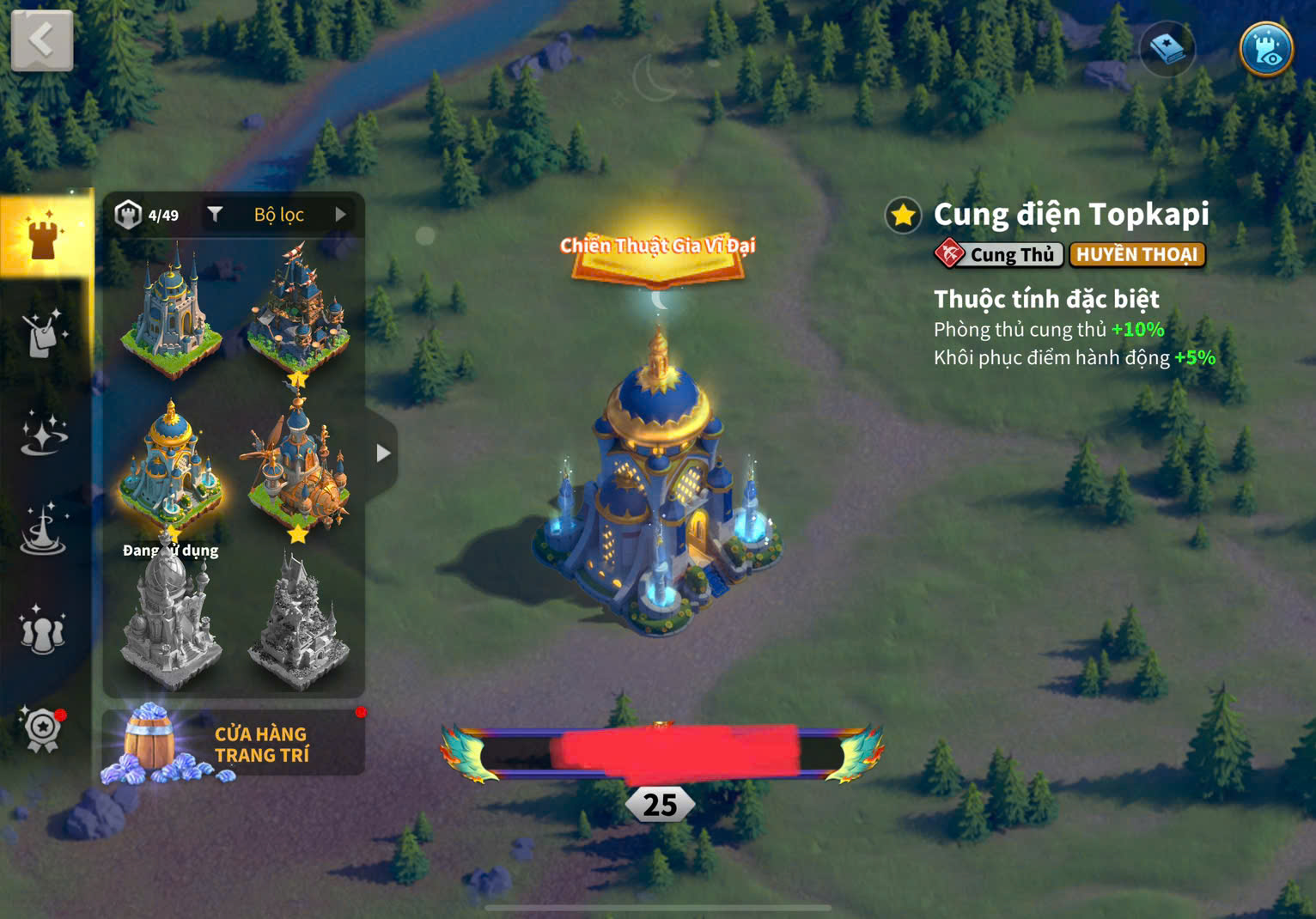Go back with the arrow button

[x=41, y=40]
